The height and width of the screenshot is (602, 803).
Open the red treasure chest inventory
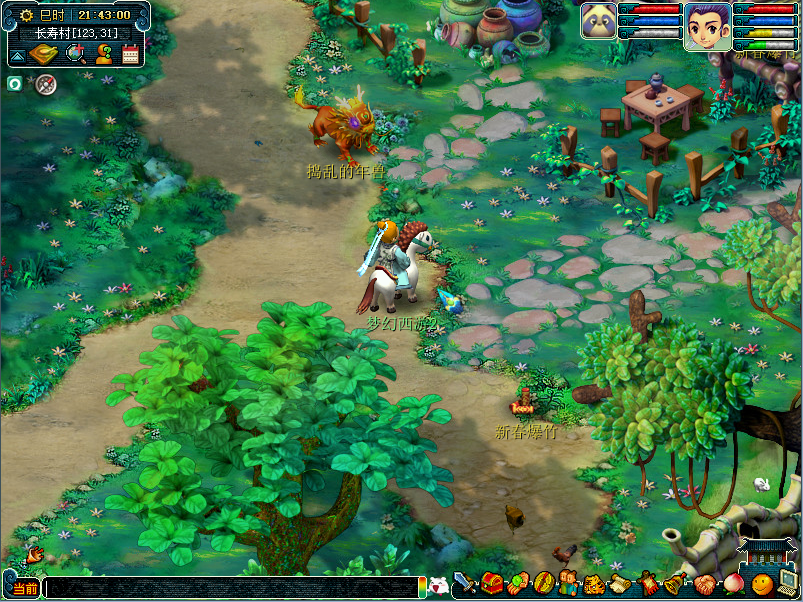[491, 583]
